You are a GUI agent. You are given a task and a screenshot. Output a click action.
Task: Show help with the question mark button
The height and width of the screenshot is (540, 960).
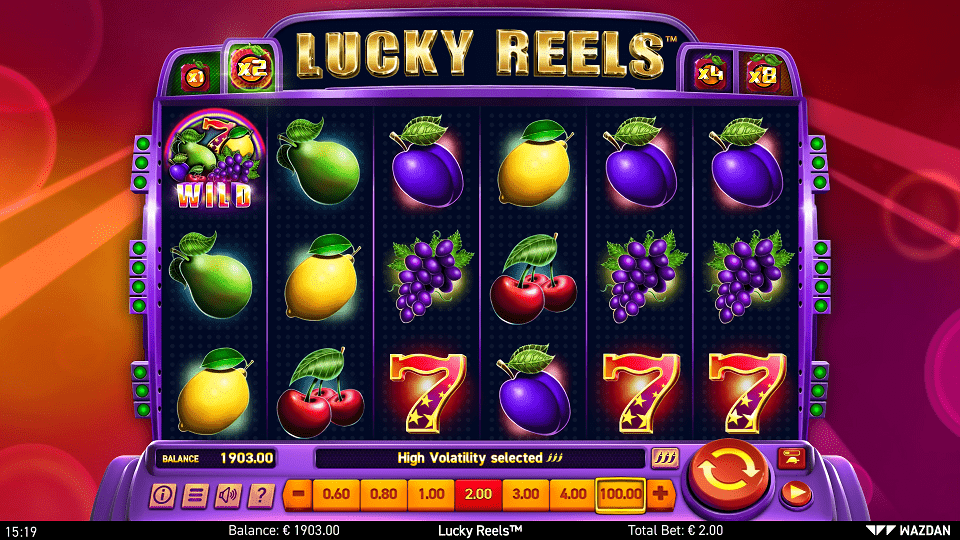261,494
